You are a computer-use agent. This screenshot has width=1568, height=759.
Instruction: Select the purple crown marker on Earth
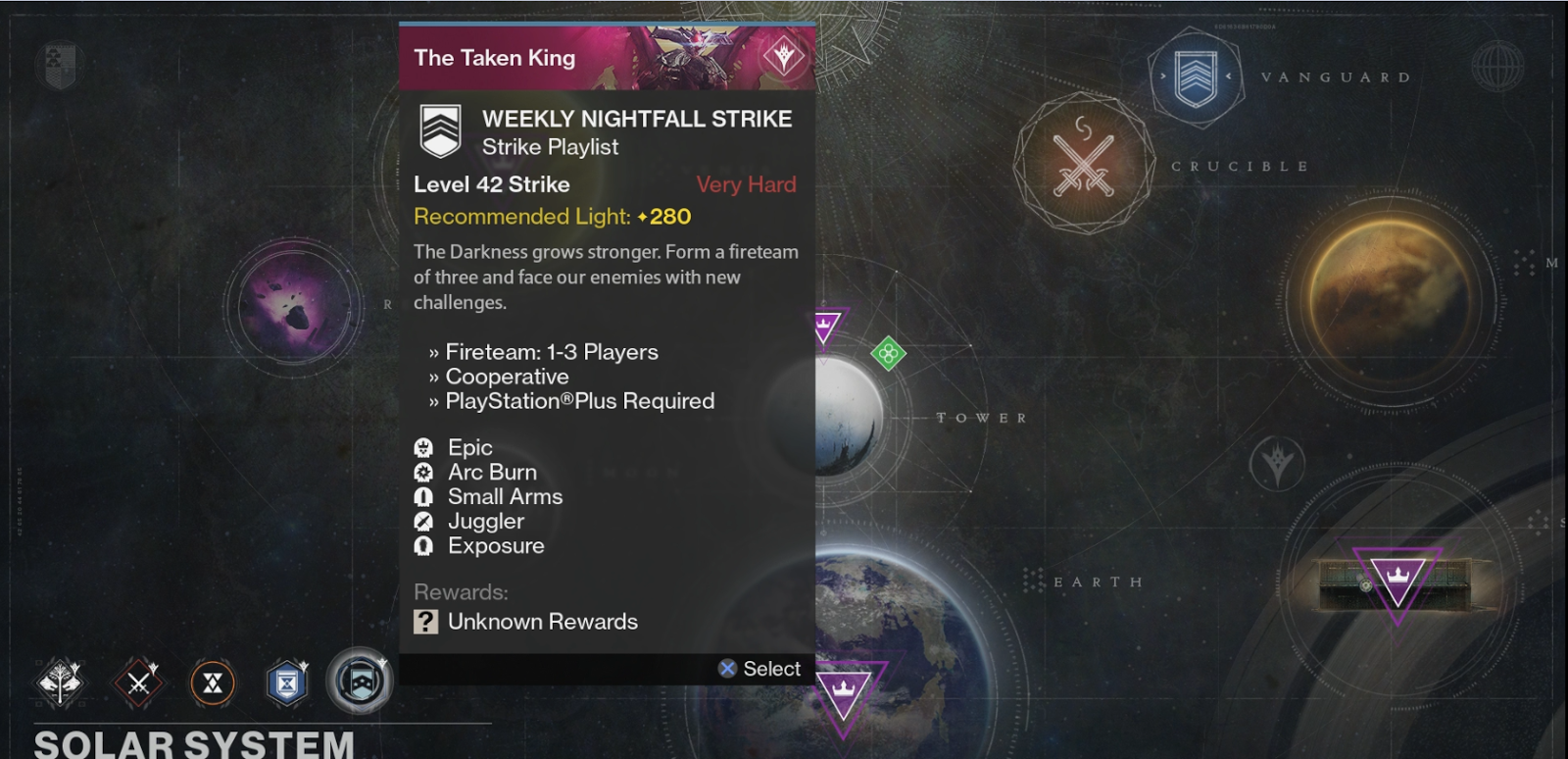(x=843, y=692)
